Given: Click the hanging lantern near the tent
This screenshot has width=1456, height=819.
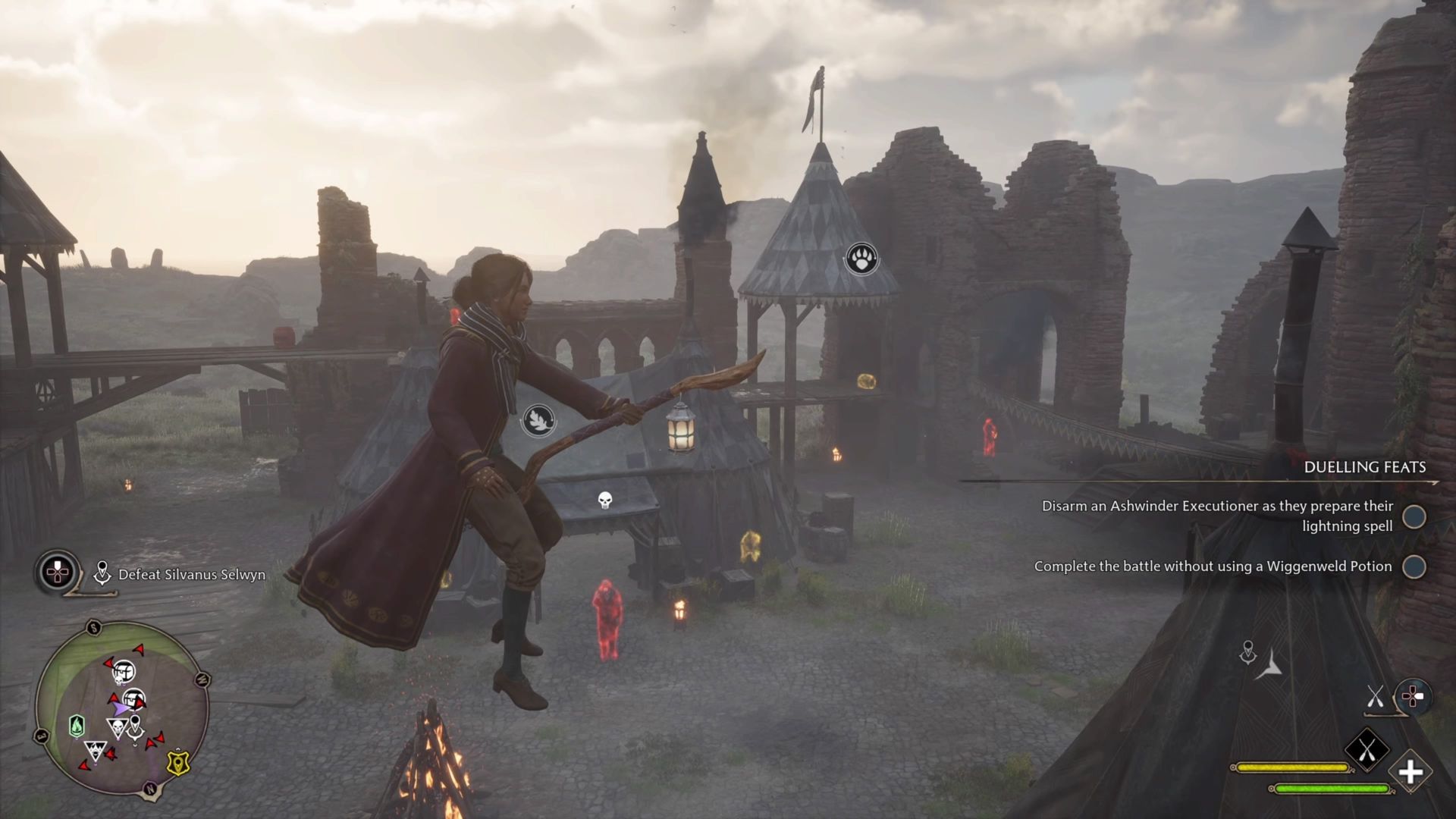Looking at the screenshot, I should [x=680, y=433].
